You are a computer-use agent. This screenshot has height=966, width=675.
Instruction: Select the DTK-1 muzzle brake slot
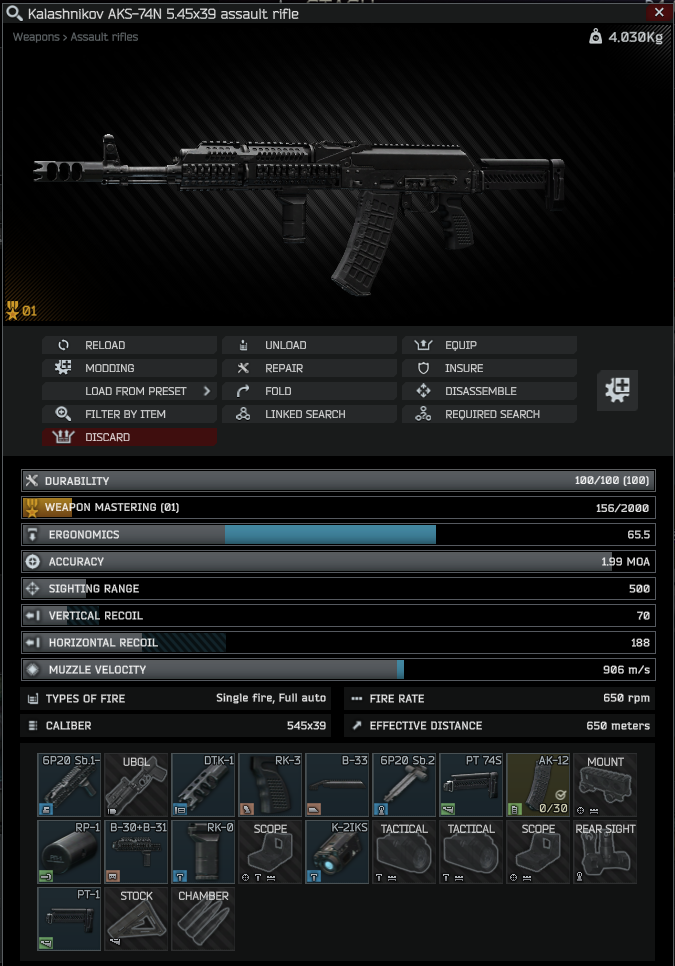point(202,785)
